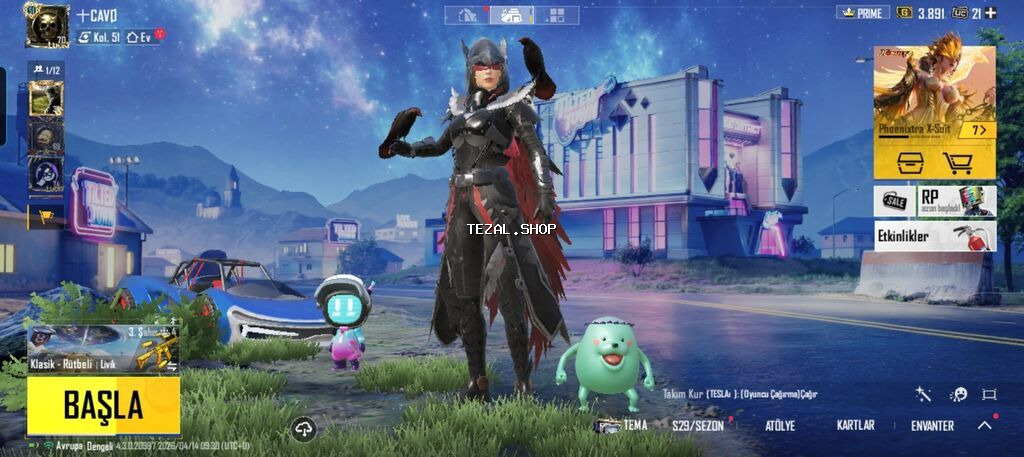
Task: Open the player profile skull avatar
Action: coord(46,26)
